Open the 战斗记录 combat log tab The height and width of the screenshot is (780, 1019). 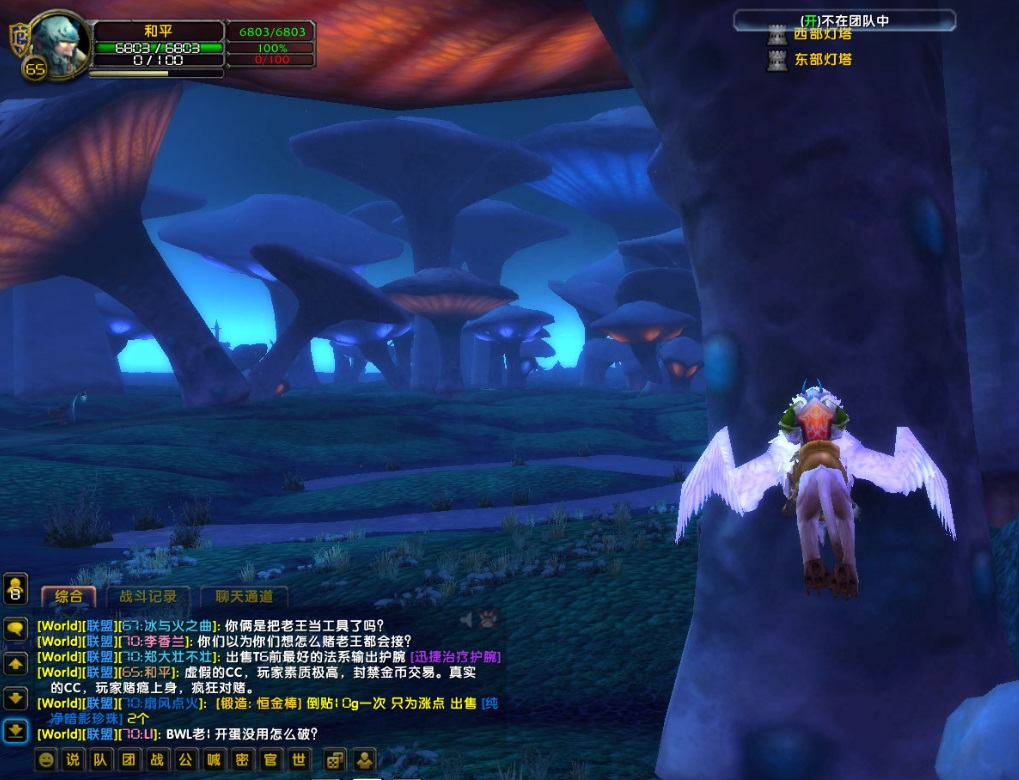tap(148, 596)
